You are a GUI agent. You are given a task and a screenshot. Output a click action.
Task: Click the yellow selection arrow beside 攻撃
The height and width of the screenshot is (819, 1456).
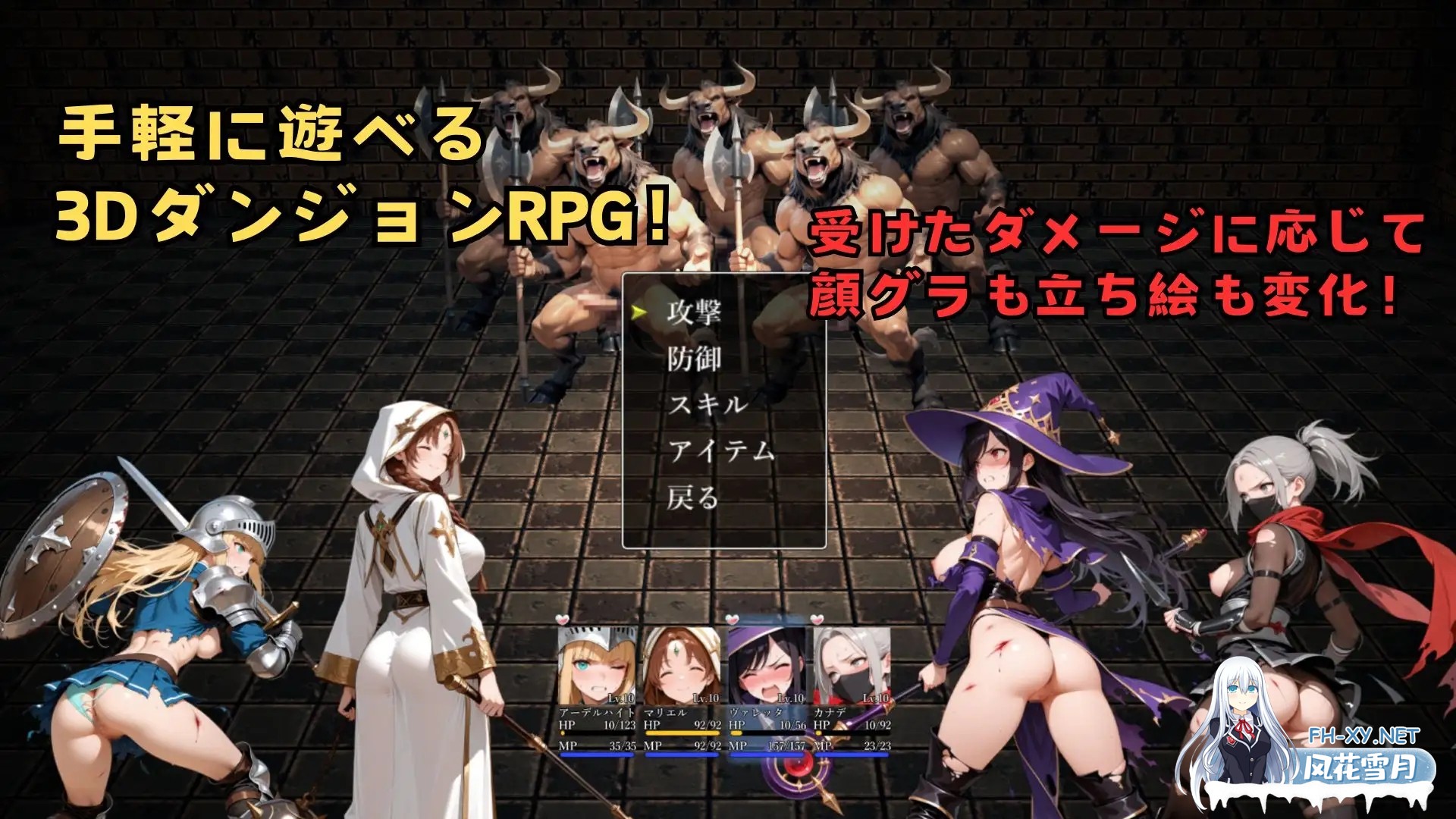coord(639,311)
